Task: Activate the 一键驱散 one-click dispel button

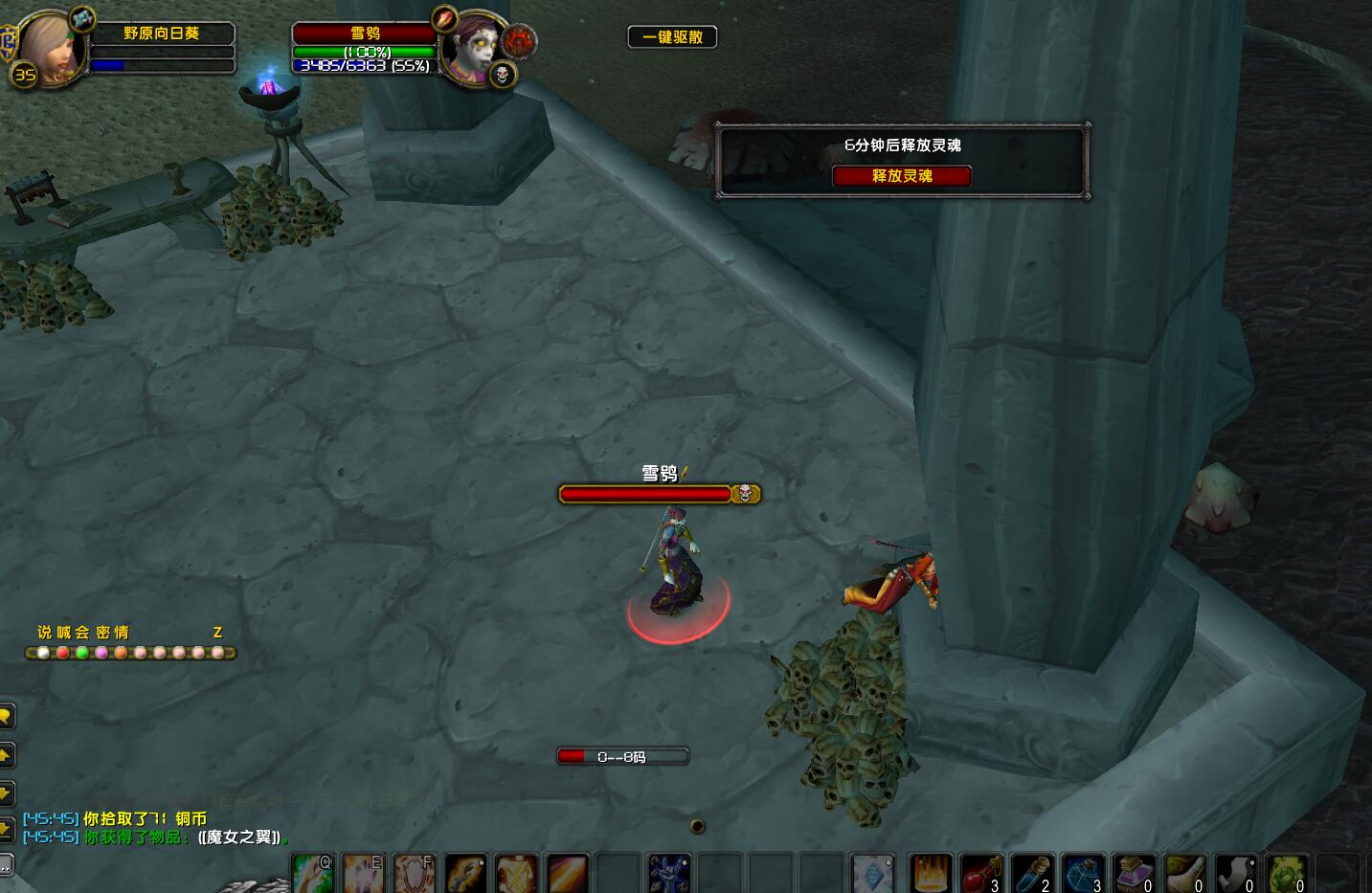Action: [672, 37]
